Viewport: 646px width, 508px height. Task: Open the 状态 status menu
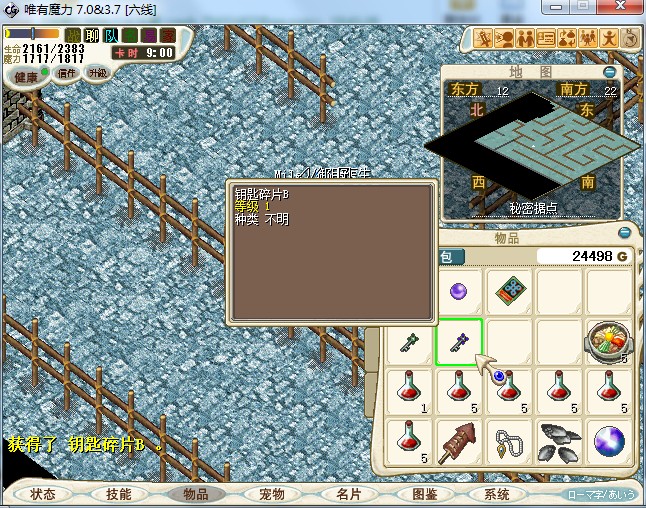pyautogui.click(x=43, y=494)
